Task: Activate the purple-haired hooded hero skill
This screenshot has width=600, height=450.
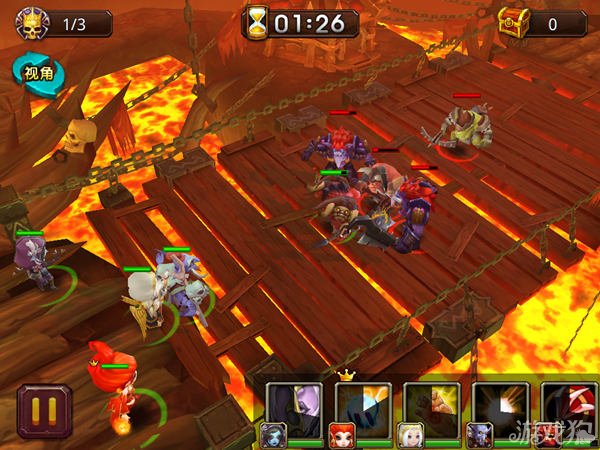Action: click(294, 407)
